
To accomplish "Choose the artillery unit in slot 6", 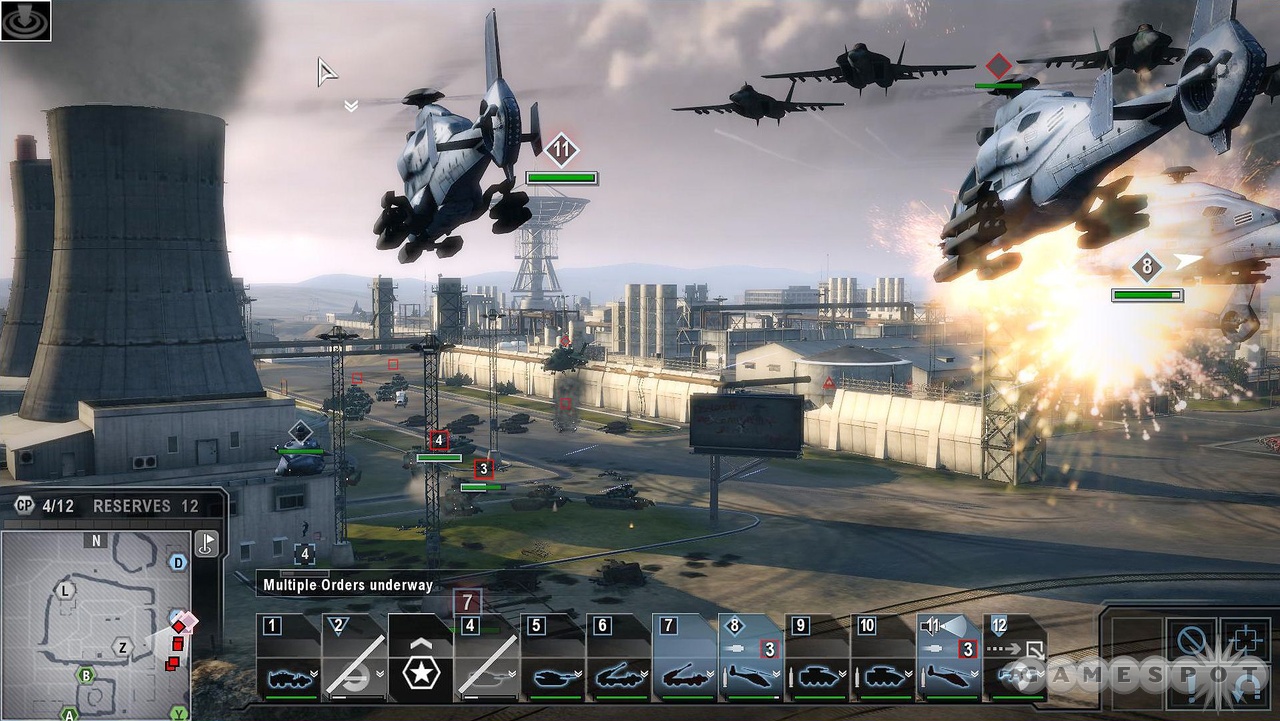I will point(618,658).
